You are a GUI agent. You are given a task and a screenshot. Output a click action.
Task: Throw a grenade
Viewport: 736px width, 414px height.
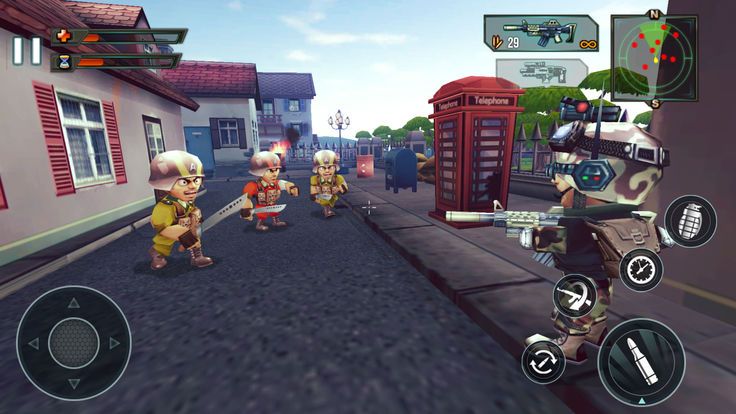tap(689, 220)
